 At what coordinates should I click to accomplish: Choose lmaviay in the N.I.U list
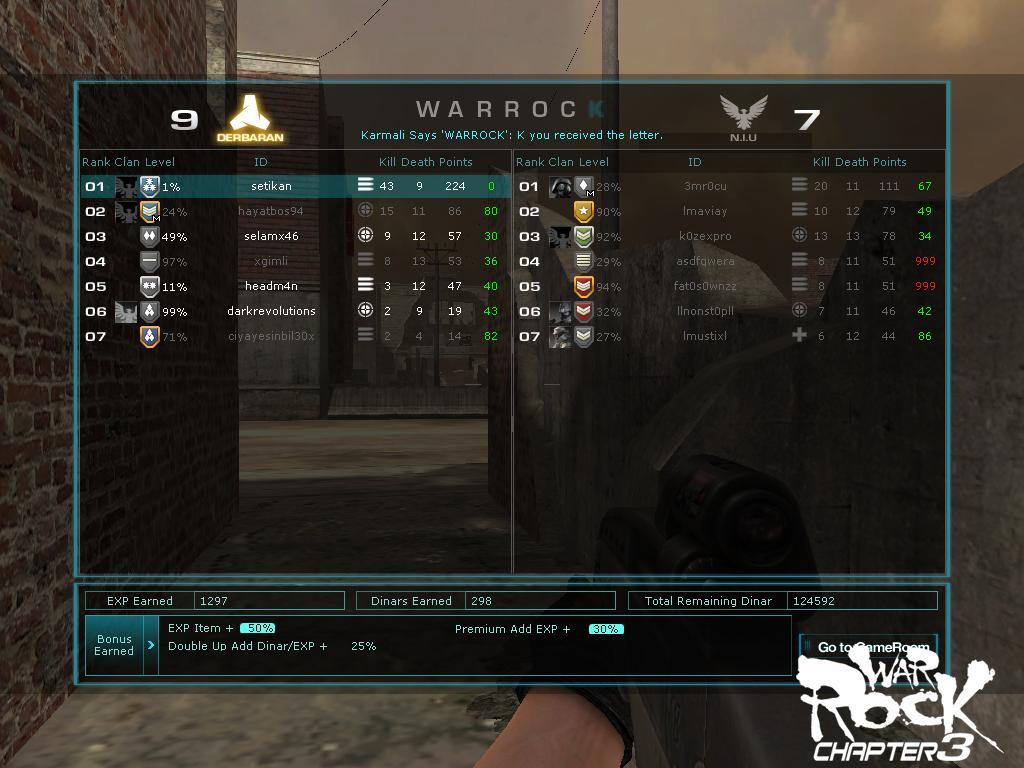(x=705, y=211)
